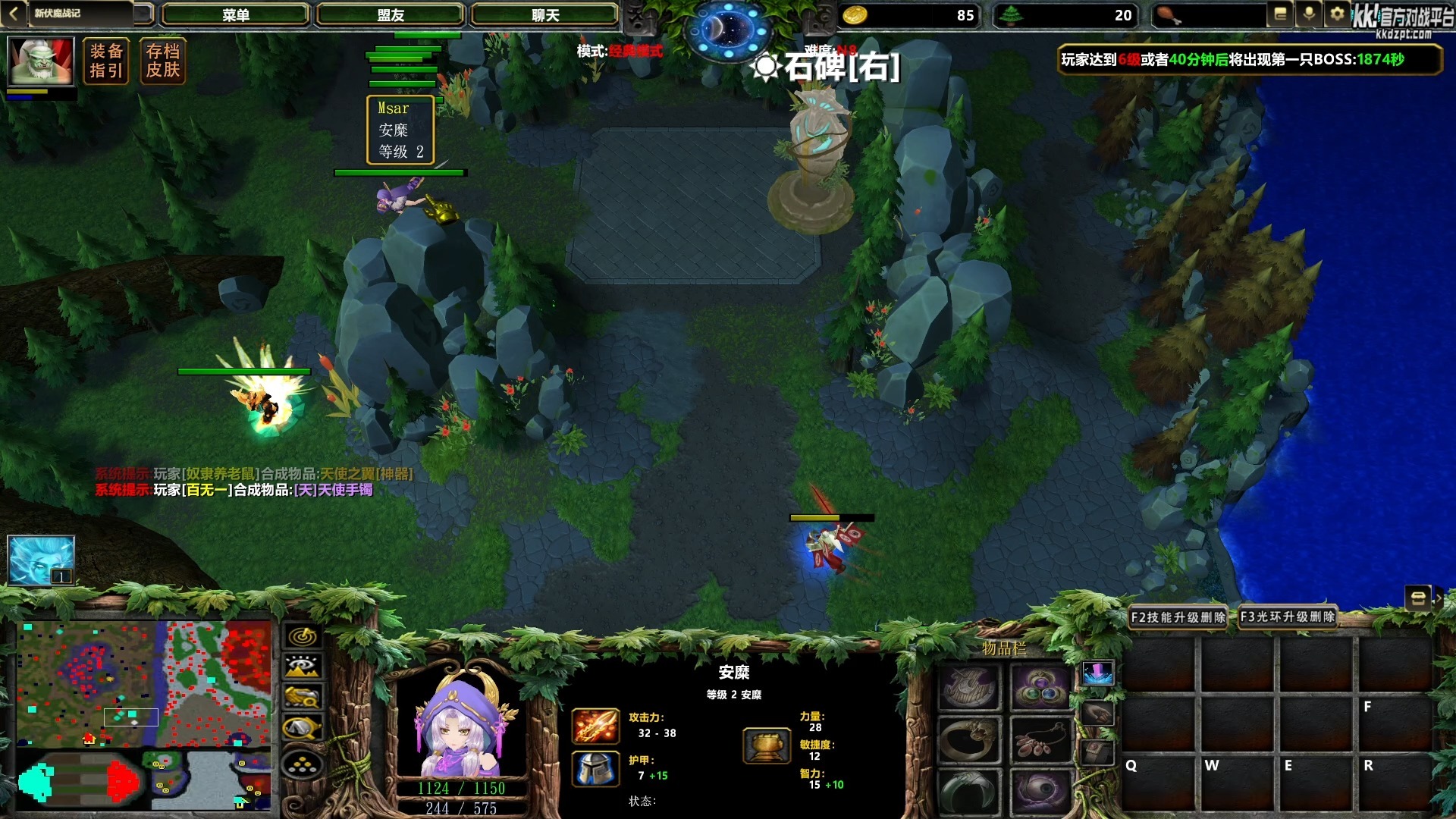Image resolution: width=1456 pixels, height=819 pixels.
Task: Select the bone ring item
Action: pos(968,739)
